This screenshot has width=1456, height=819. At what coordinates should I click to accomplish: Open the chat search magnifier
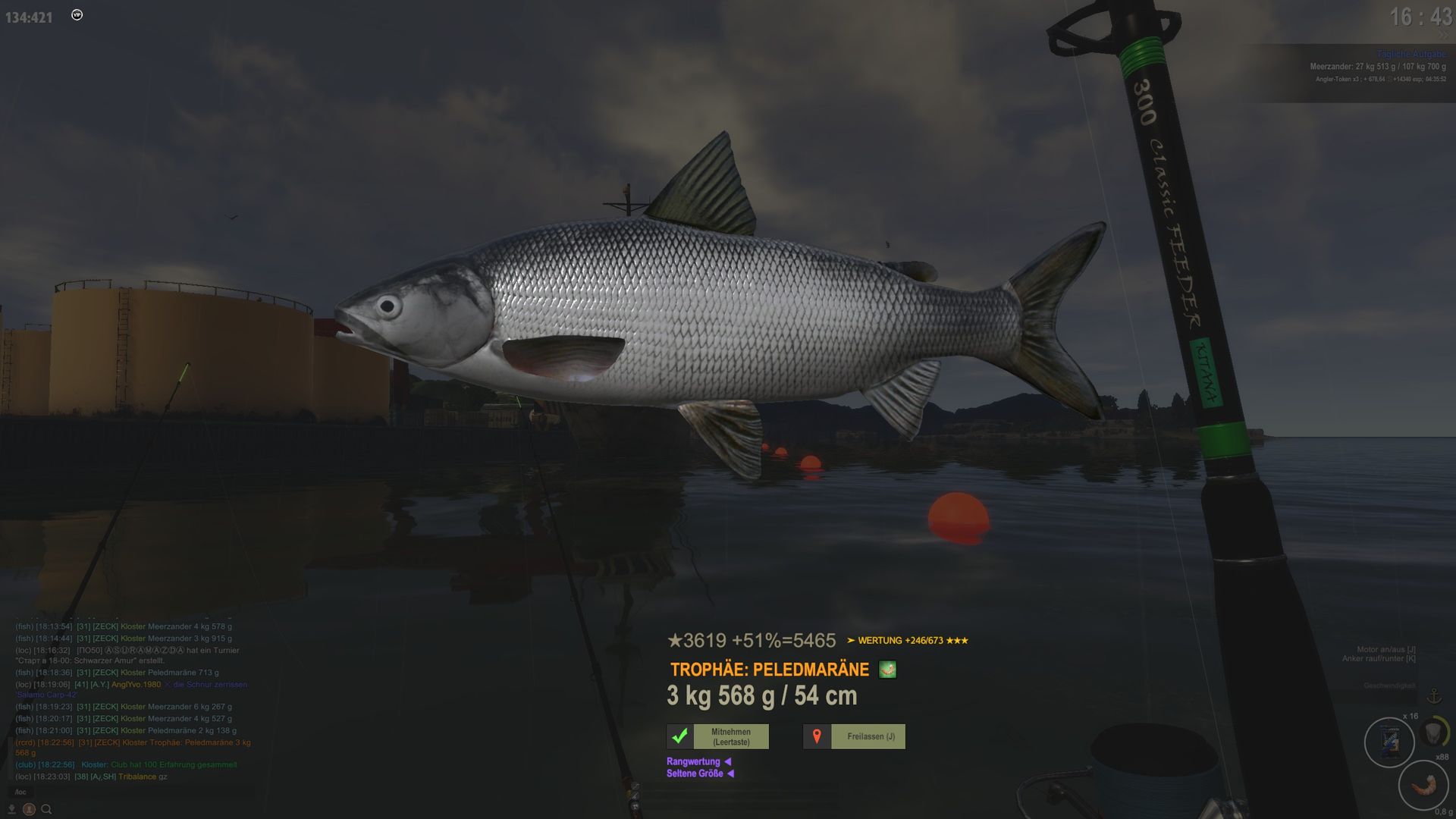tap(46, 809)
